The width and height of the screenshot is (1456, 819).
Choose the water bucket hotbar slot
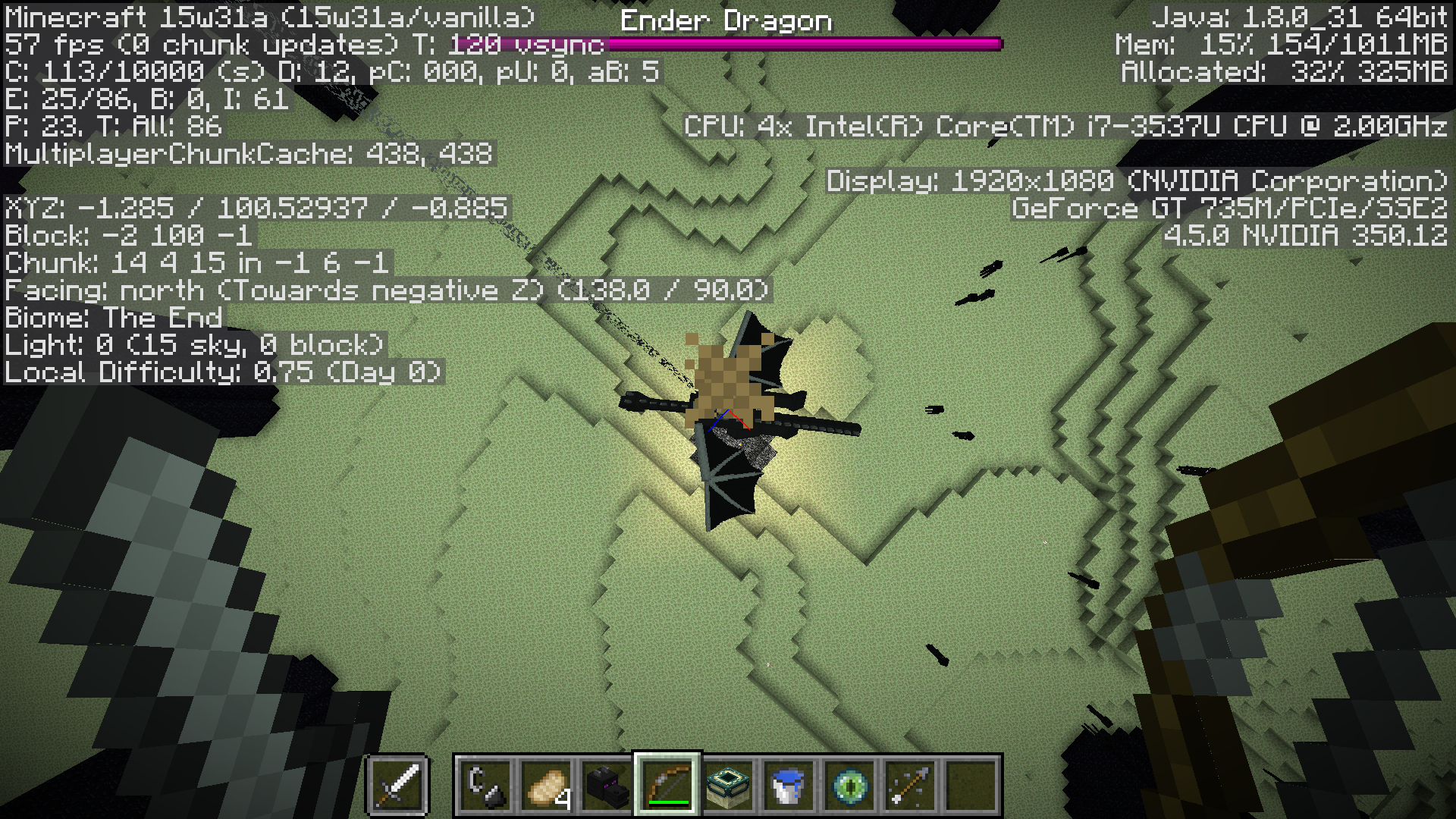(x=789, y=786)
